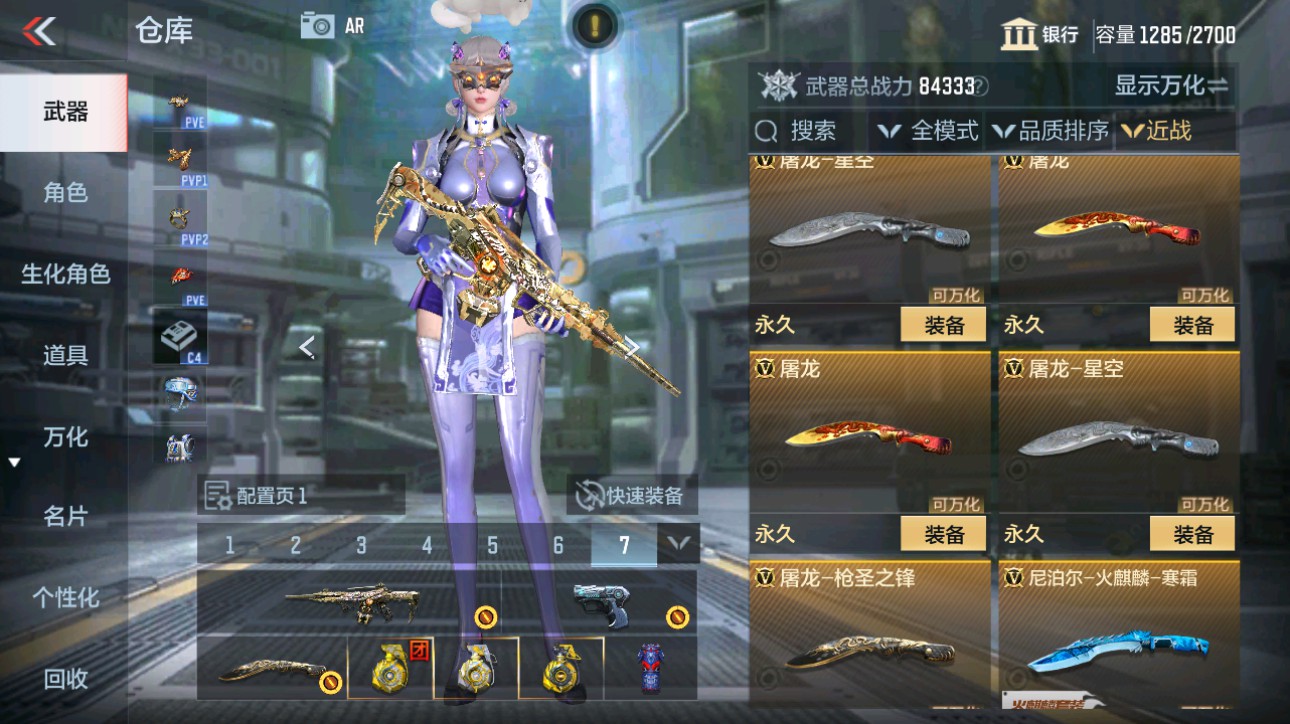Viewport: 1290px width, 724px height.
Task: Click the 搜索 search magnifier icon
Action: (x=766, y=131)
